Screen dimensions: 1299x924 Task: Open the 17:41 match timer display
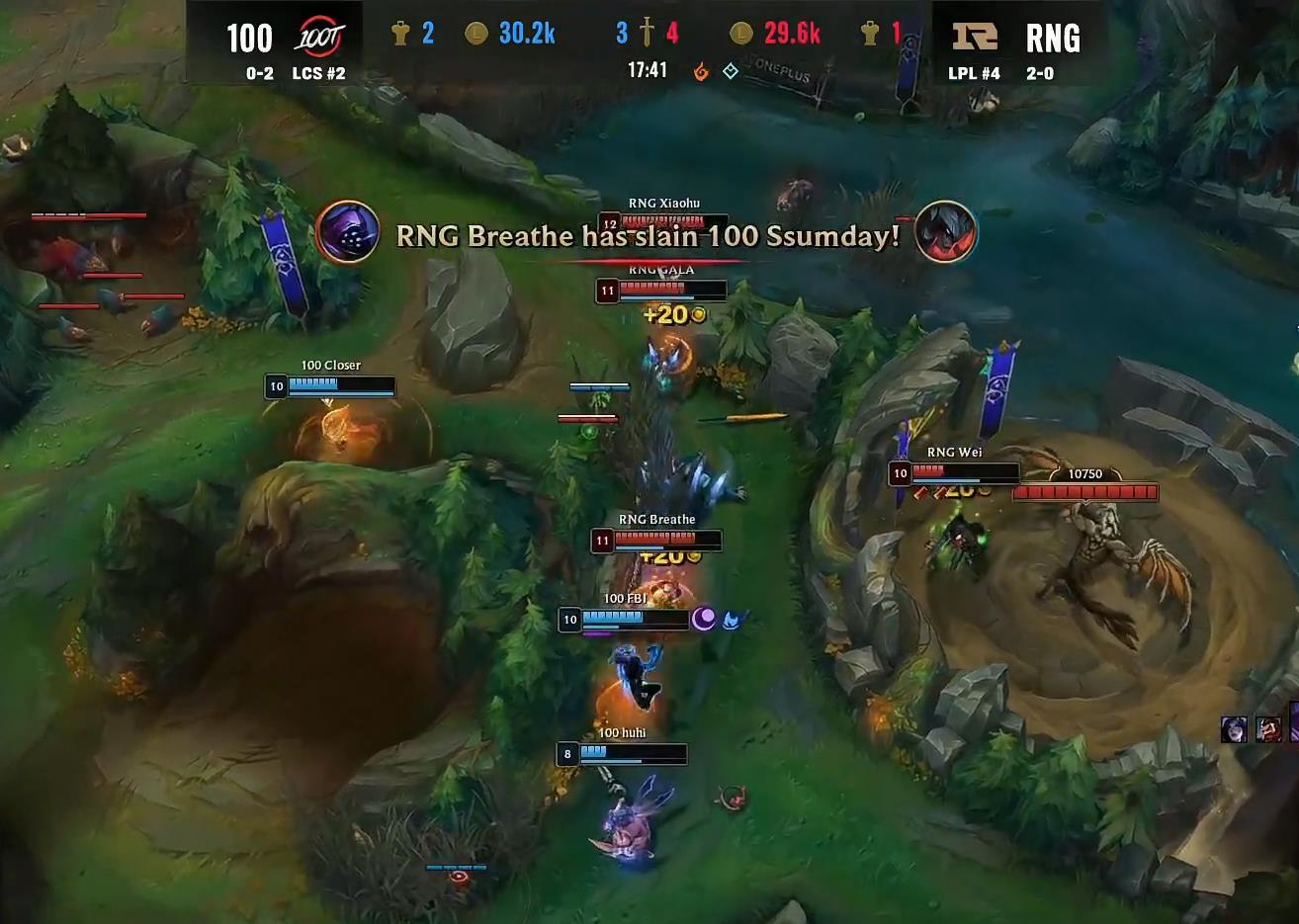(648, 70)
